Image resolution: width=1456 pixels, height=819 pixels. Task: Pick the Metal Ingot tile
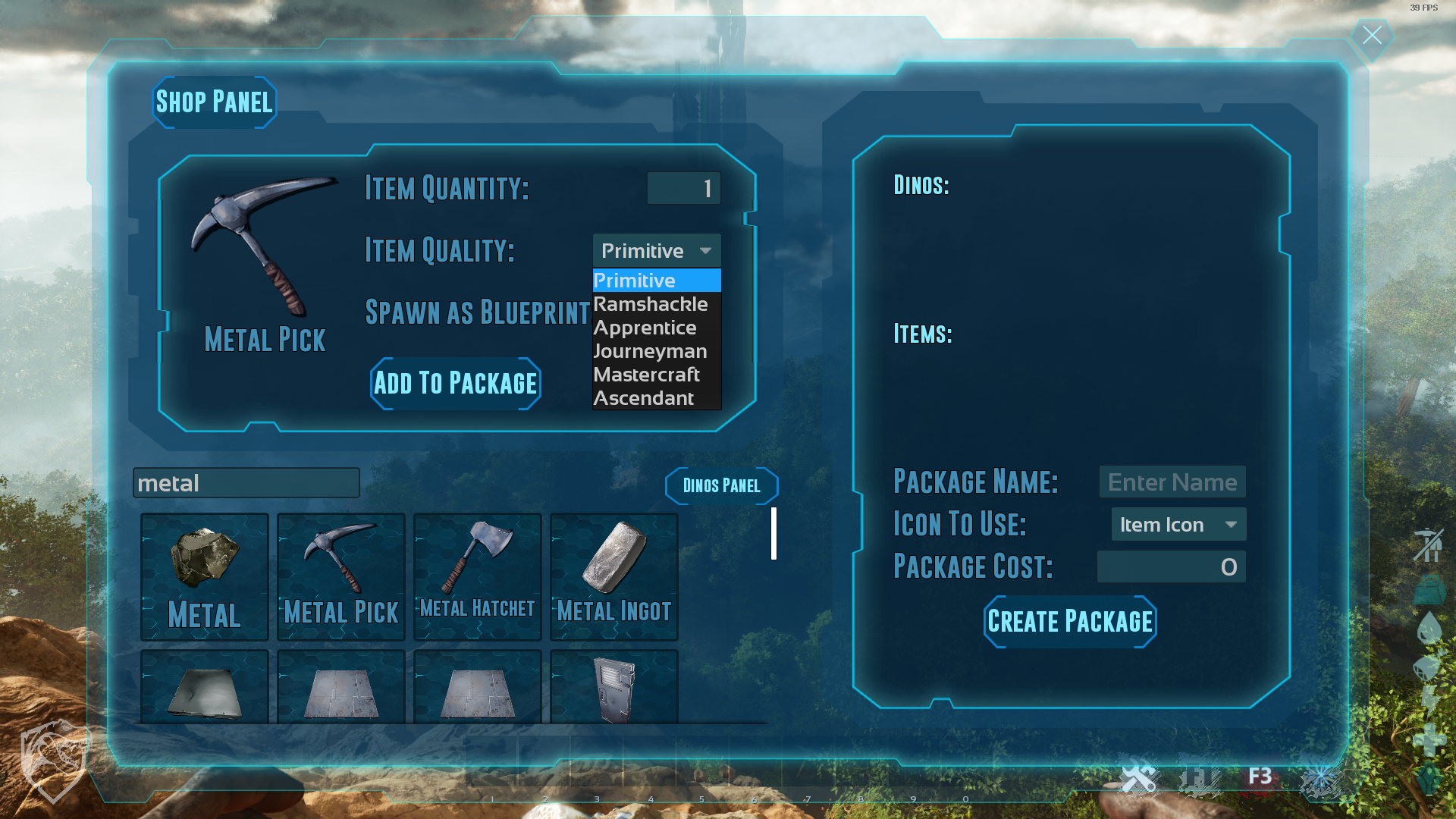[614, 576]
